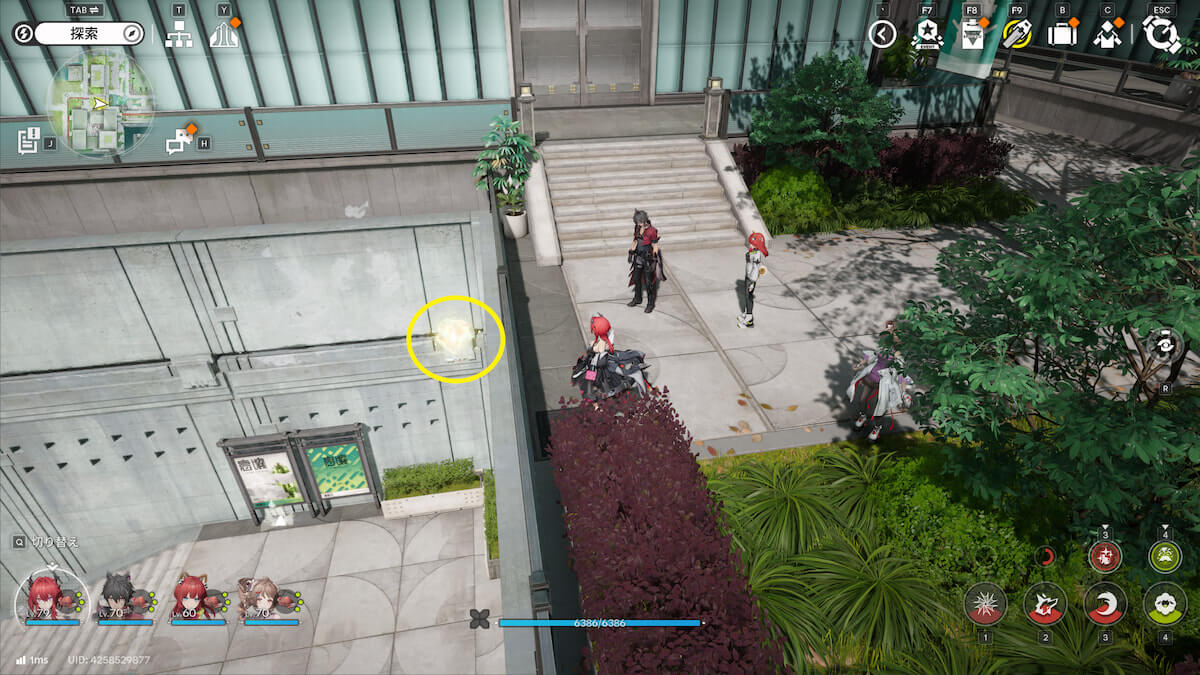Open the tower-shaped menu icon
The height and width of the screenshot is (675, 1200).
tap(224, 34)
